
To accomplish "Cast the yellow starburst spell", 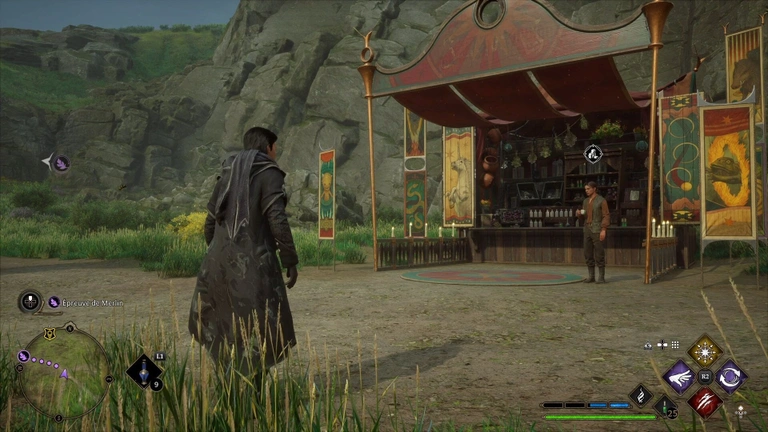I will [704, 351].
